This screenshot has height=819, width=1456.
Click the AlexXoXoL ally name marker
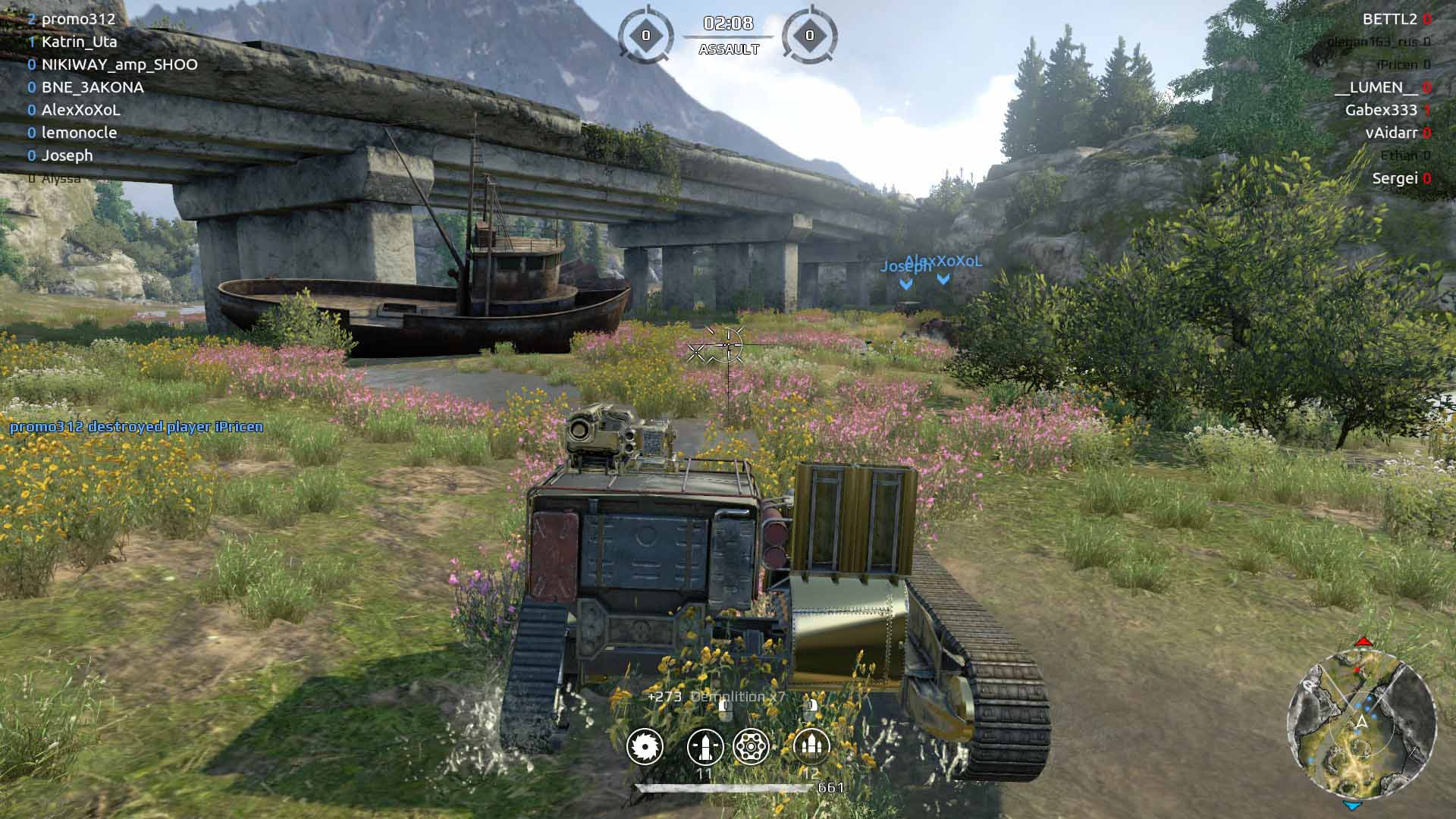[x=944, y=262]
